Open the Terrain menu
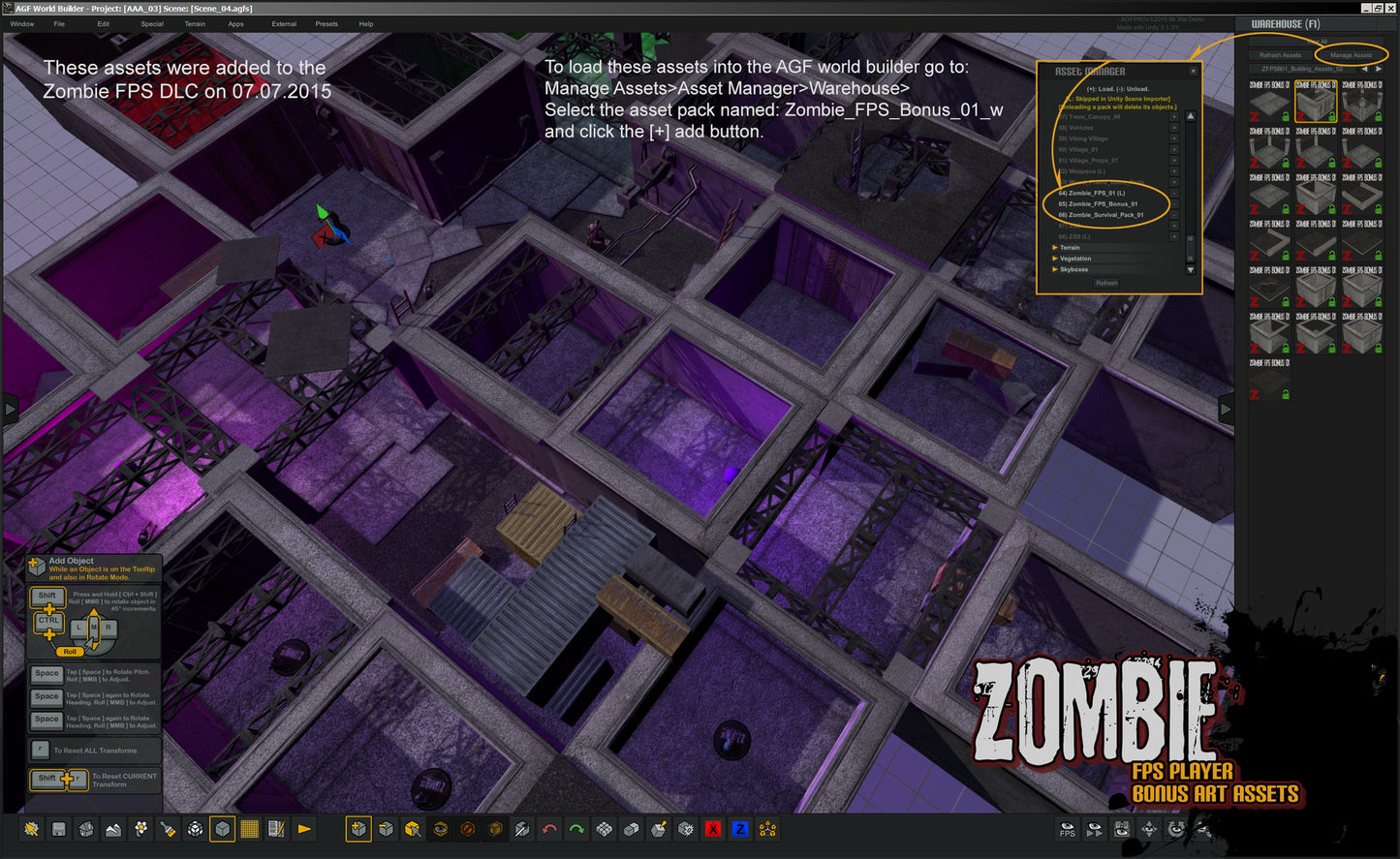The image size is (1400, 859). tap(196, 24)
